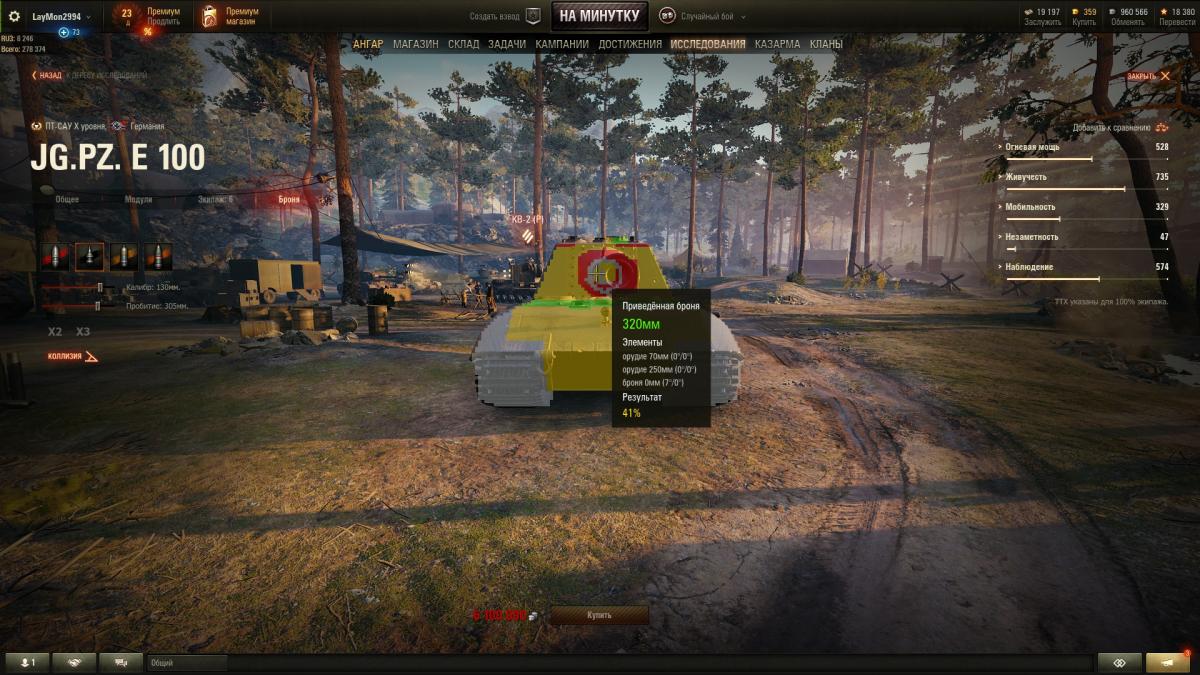Open Создать взвод platoon option
This screenshot has height=675, width=1200.
(505, 16)
